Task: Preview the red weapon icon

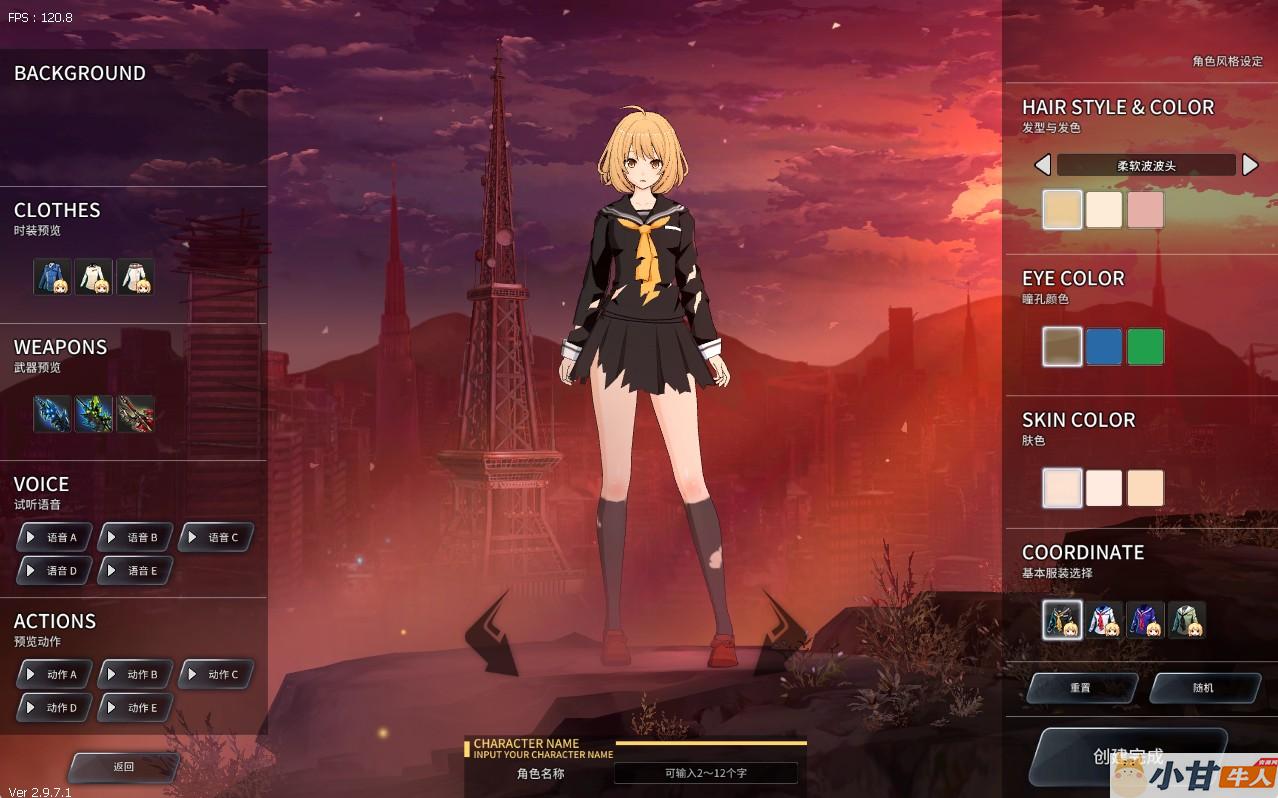Action: 136,414
